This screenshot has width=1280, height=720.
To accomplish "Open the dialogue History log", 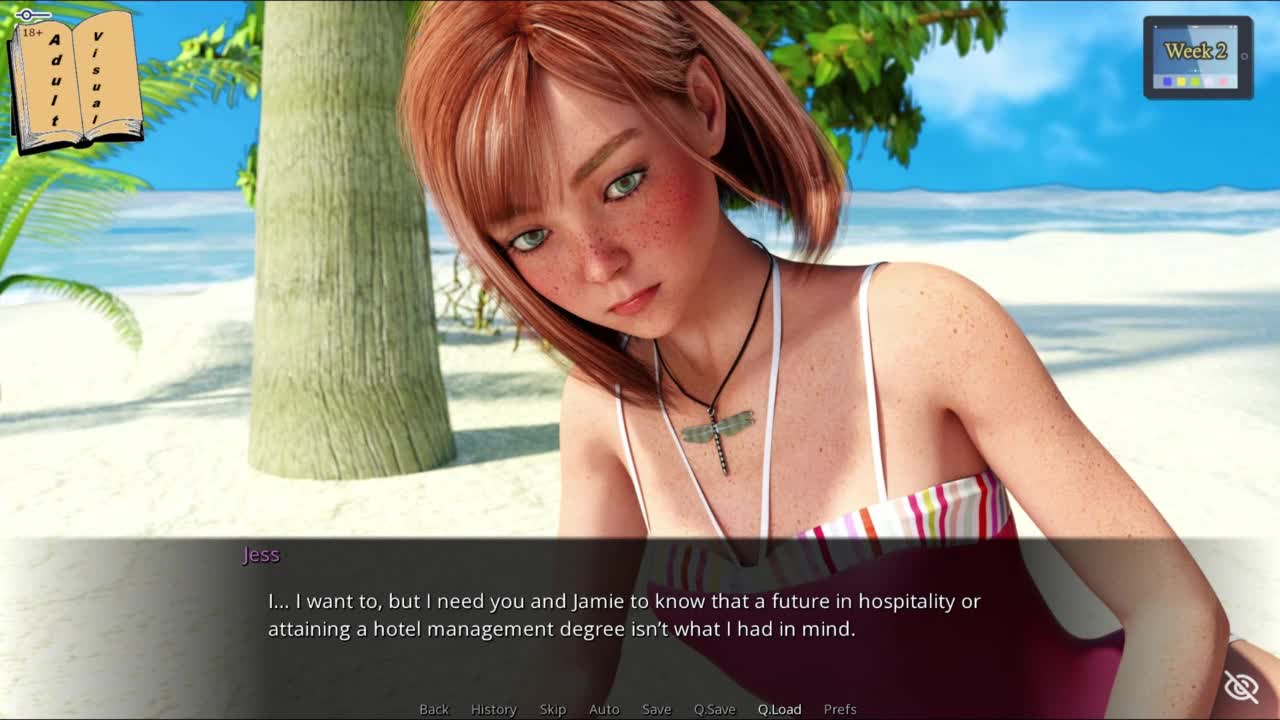I will [494, 709].
